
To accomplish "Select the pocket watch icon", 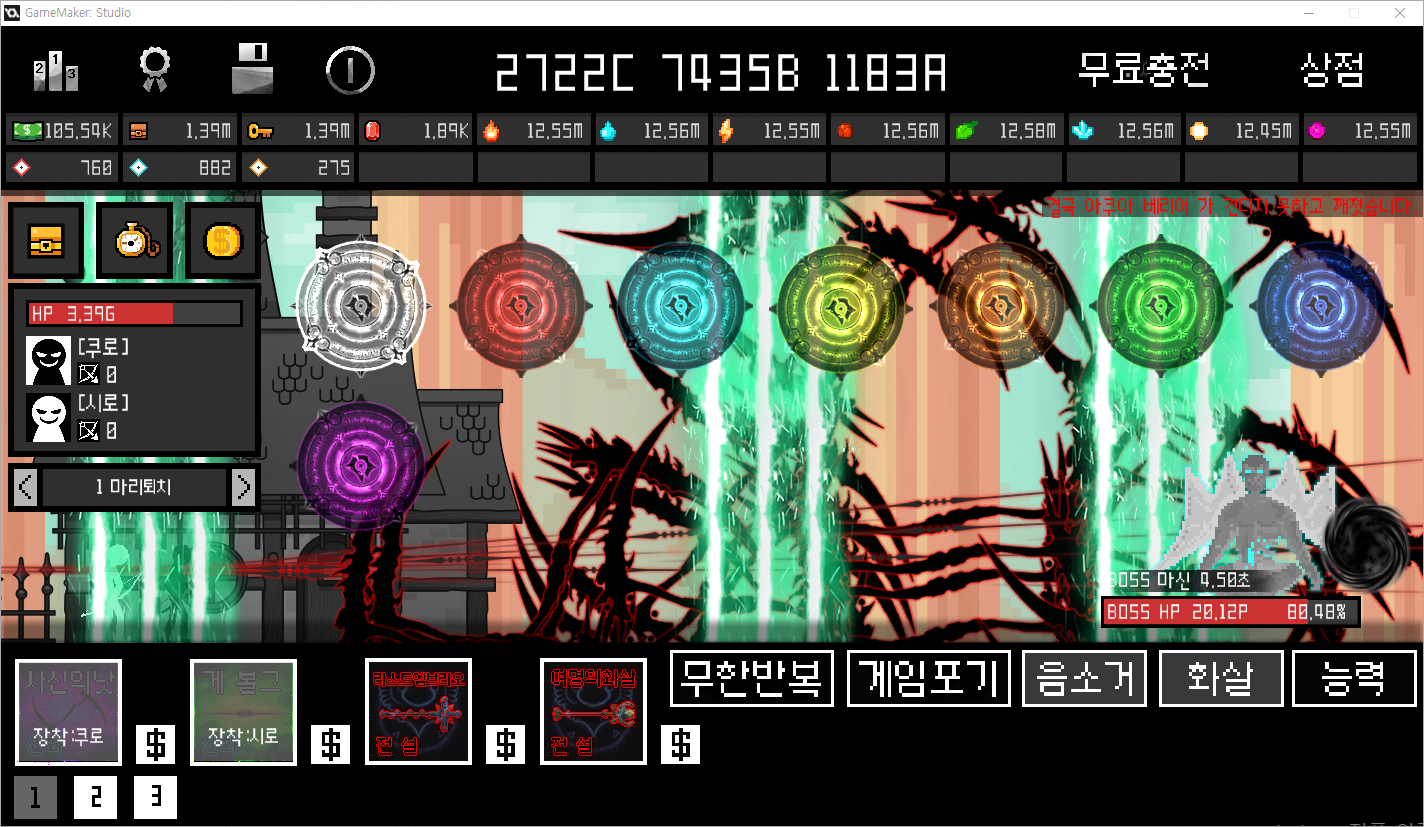I will [134, 240].
